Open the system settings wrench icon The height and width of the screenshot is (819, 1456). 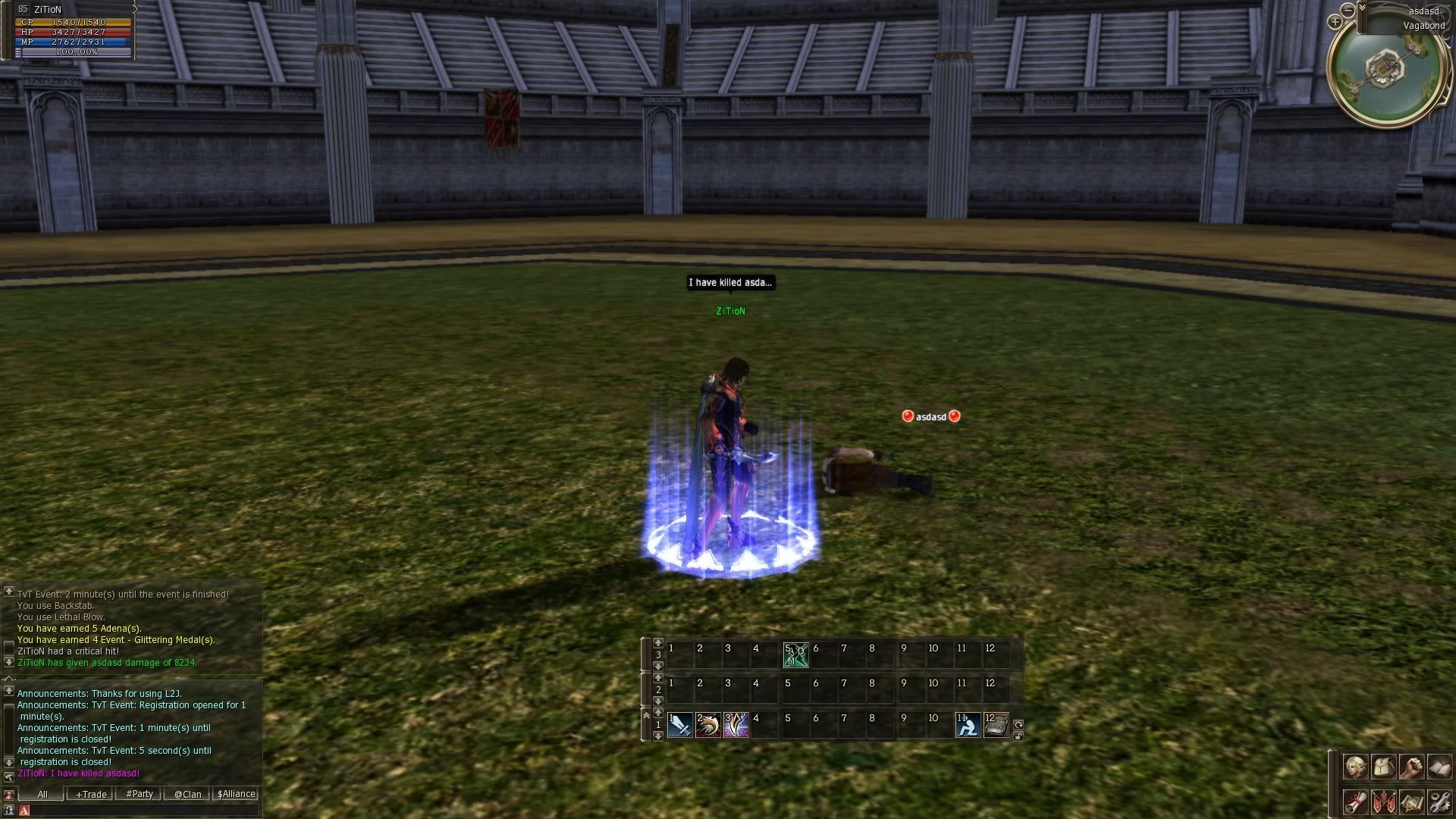point(1439,802)
